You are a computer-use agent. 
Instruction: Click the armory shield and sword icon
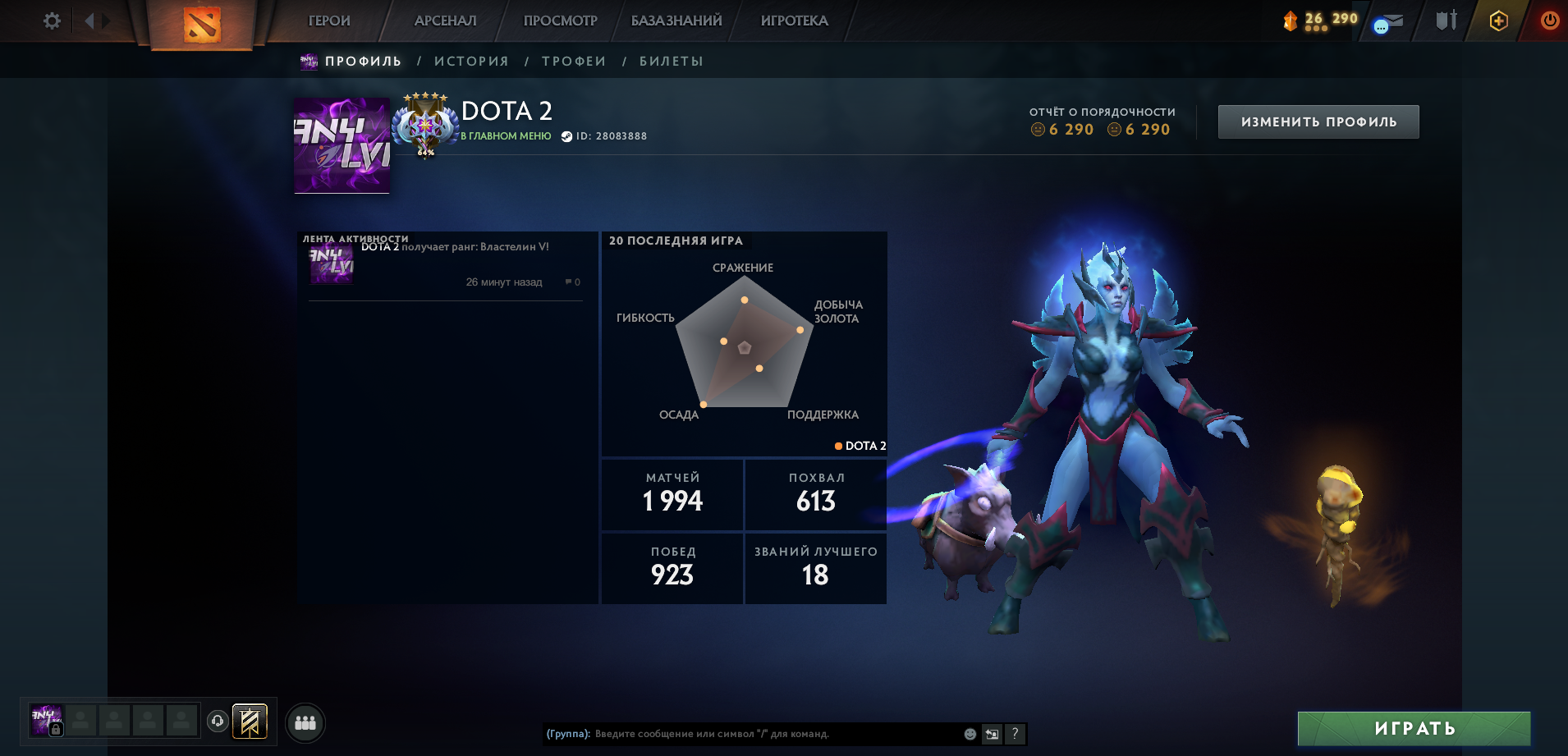click(1447, 21)
